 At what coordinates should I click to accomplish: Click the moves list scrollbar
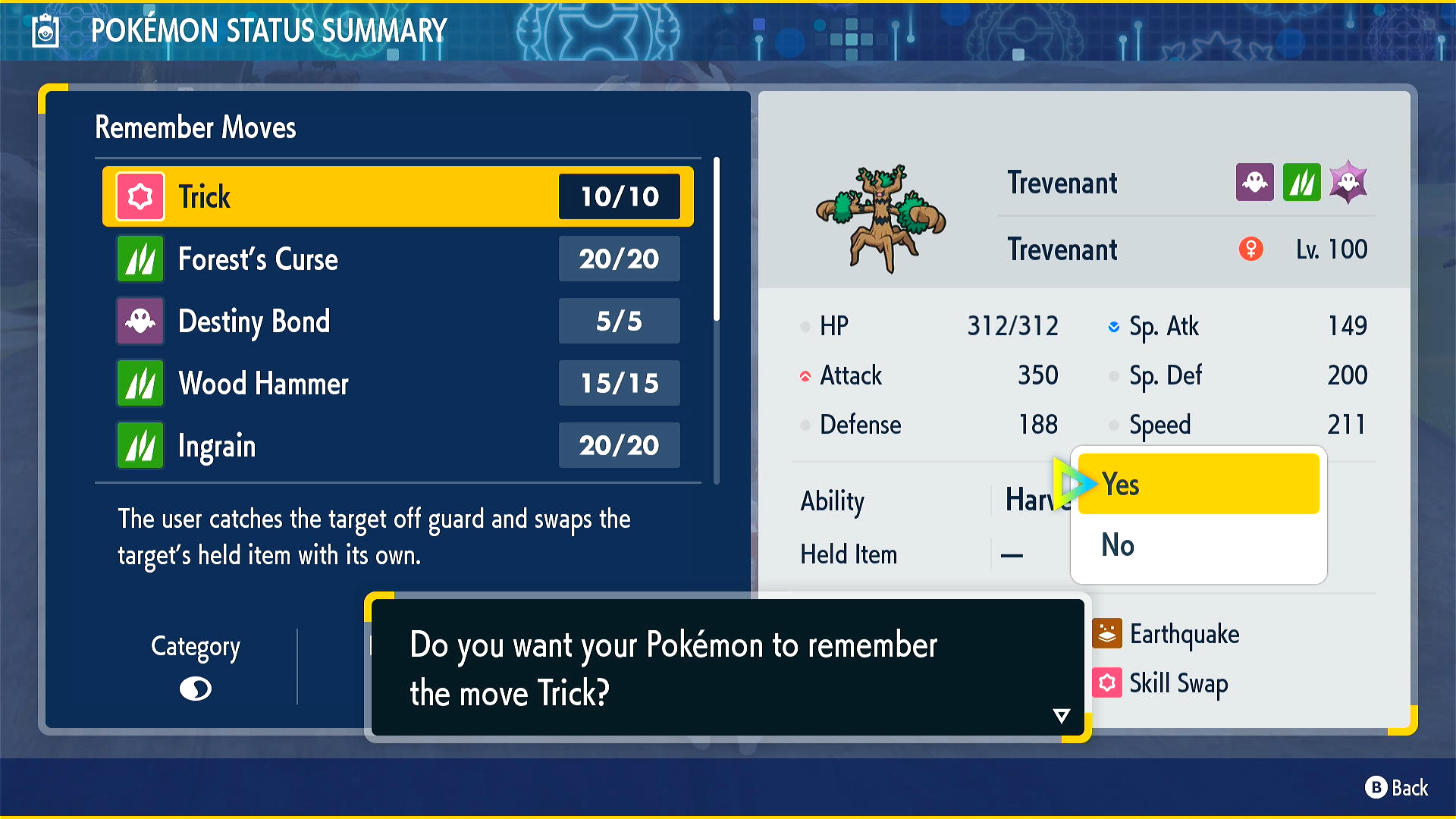[x=717, y=239]
